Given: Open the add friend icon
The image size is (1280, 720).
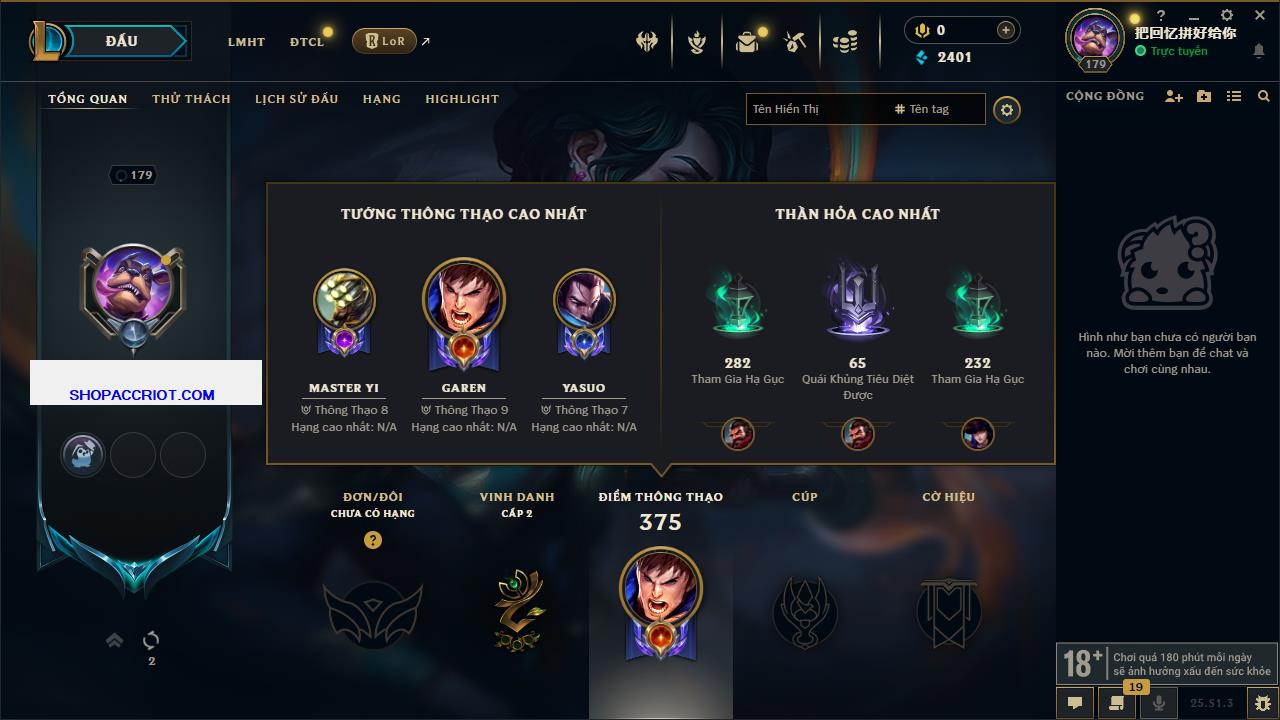Looking at the screenshot, I should pyautogui.click(x=1174, y=96).
